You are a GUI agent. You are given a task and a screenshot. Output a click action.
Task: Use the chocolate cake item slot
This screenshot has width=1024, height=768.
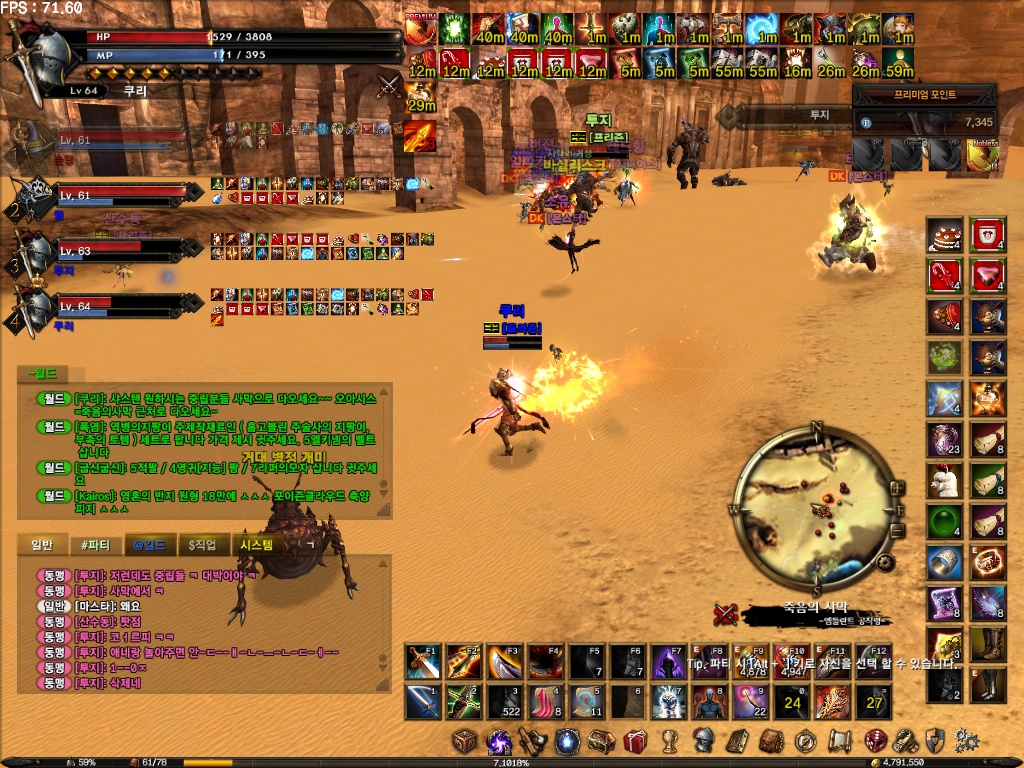pyautogui.click(x=944, y=235)
